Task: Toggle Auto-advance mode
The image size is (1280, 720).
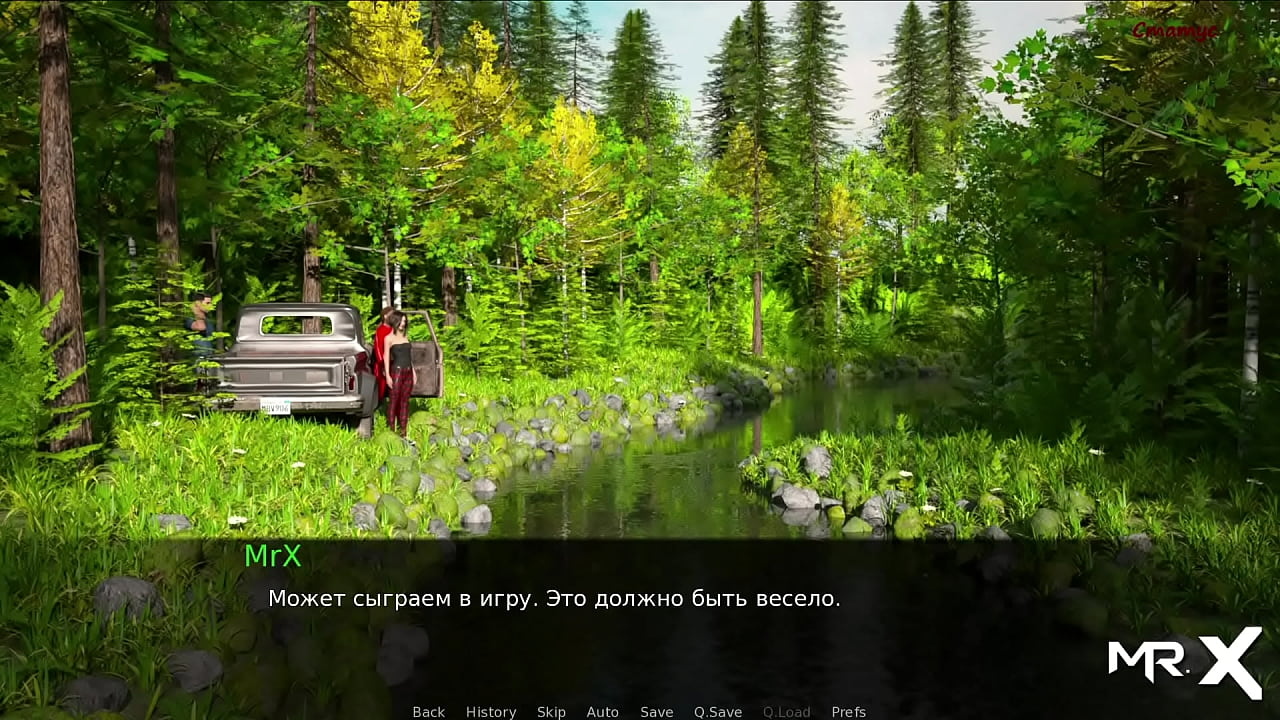Action: (x=602, y=712)
